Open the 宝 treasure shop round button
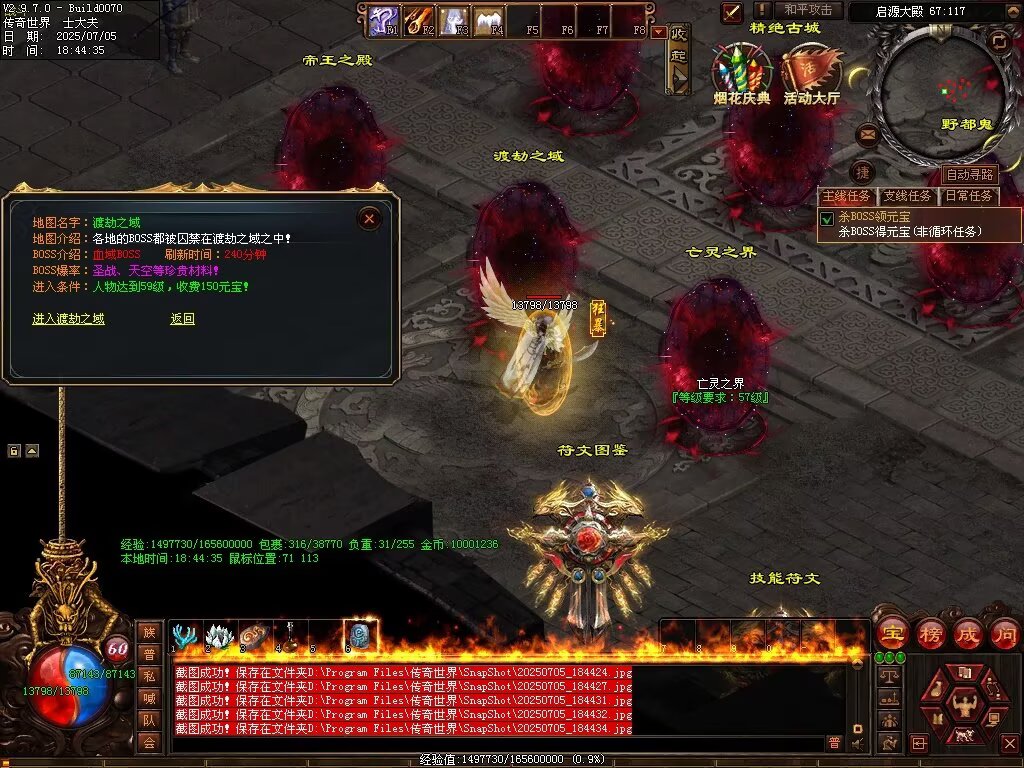Viewport: 1024px width, 768px height. [x=891, y=633]
